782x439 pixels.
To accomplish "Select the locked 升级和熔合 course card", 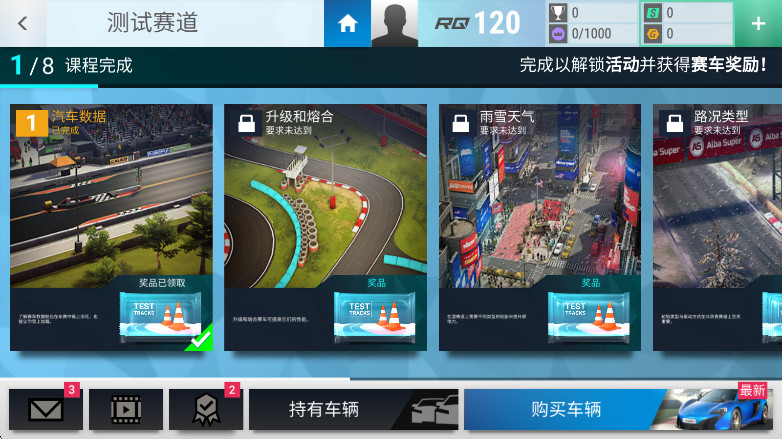I will [x=326, y=227].
